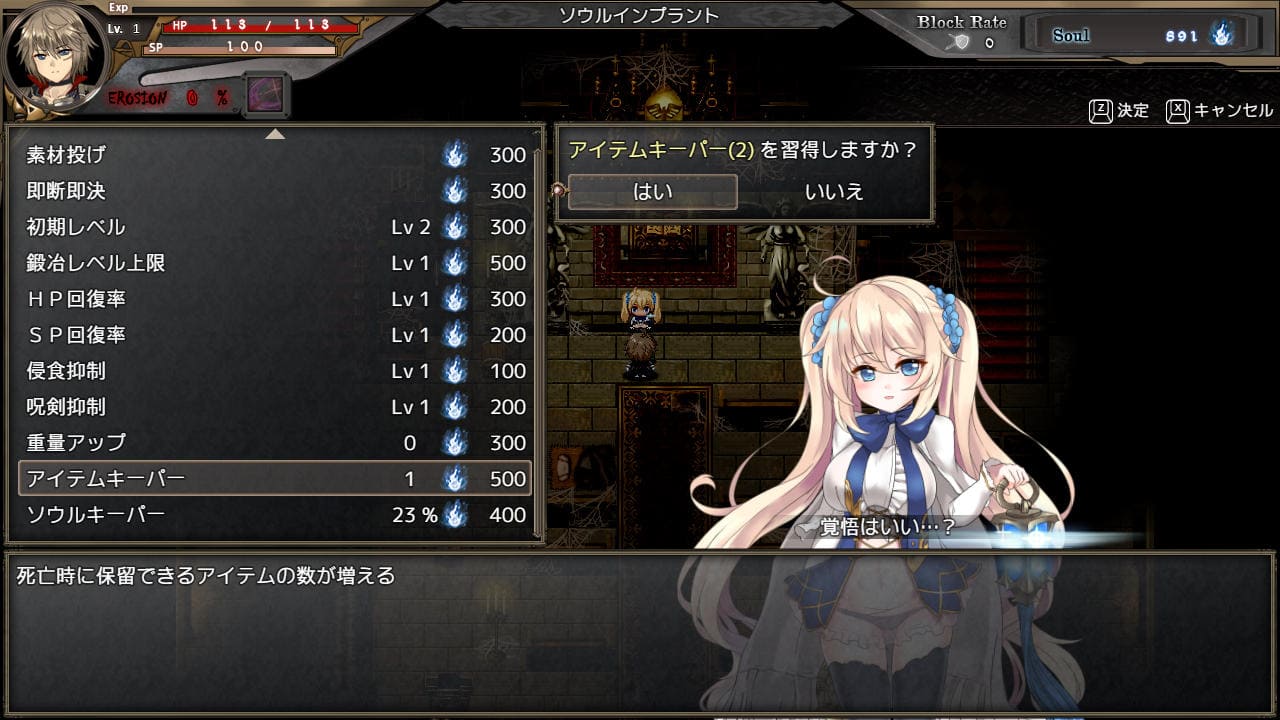Confirm learning with はい
Screen dimensions: 1280x720
click(652, 192)
